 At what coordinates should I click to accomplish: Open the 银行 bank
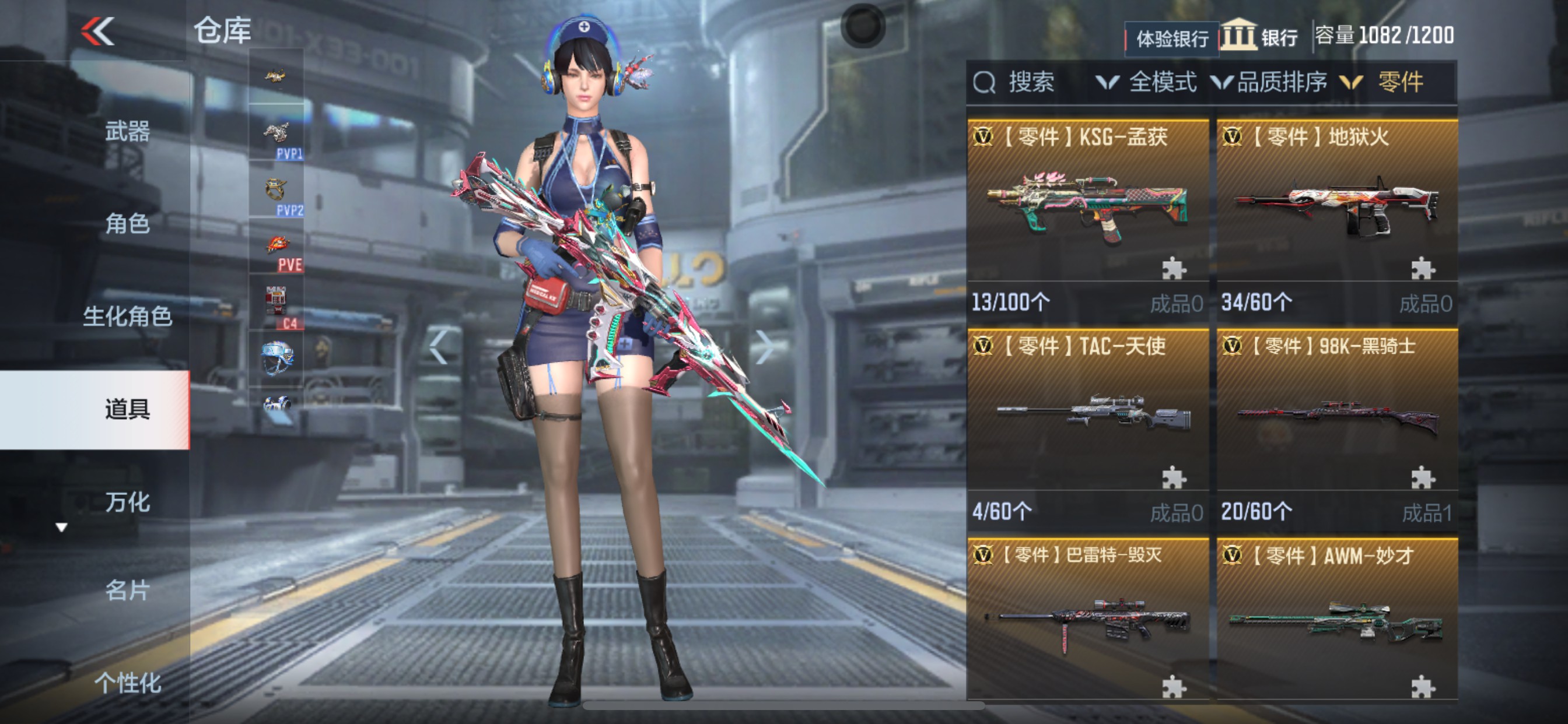pyautogui.click(x=1260, y=37)
